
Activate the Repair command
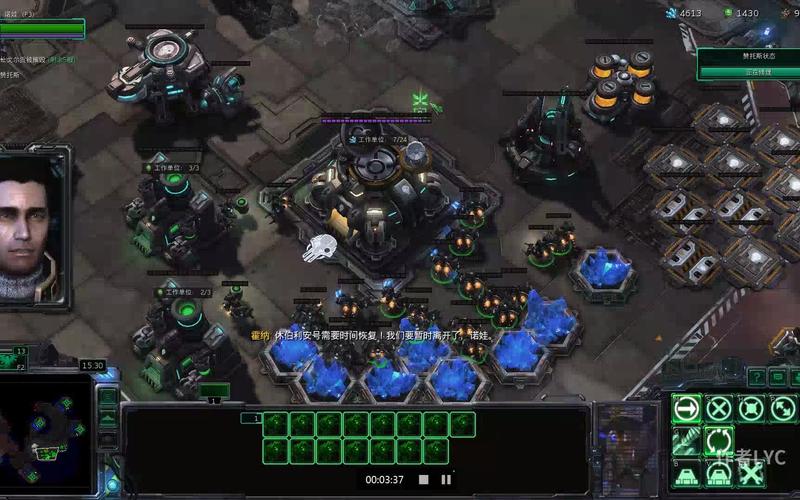(751, 473)
